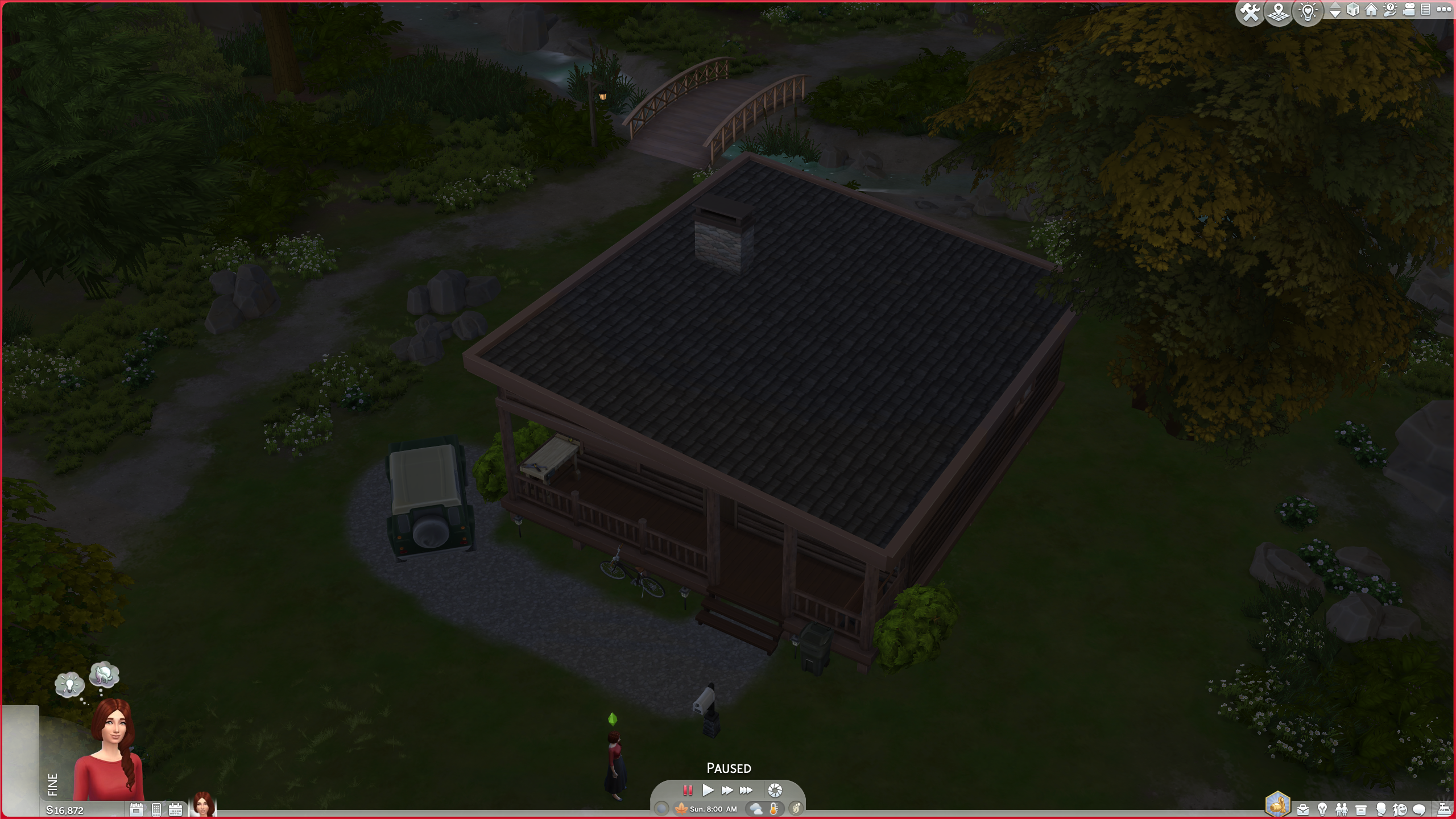Open the Relationships panel icon
The image size is (1456, 819).
point(1342,810)
